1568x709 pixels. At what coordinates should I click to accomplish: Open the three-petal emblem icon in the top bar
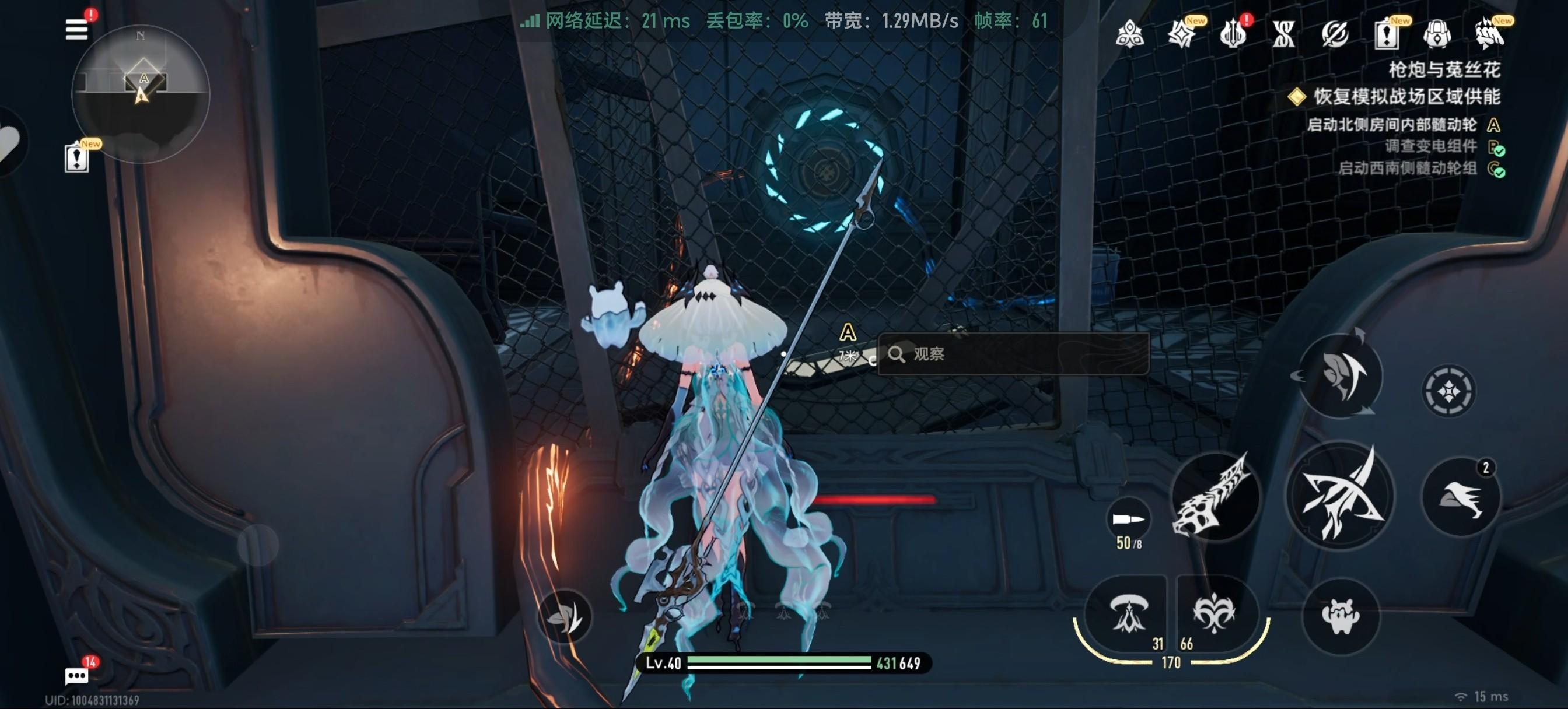point(1130,34)
